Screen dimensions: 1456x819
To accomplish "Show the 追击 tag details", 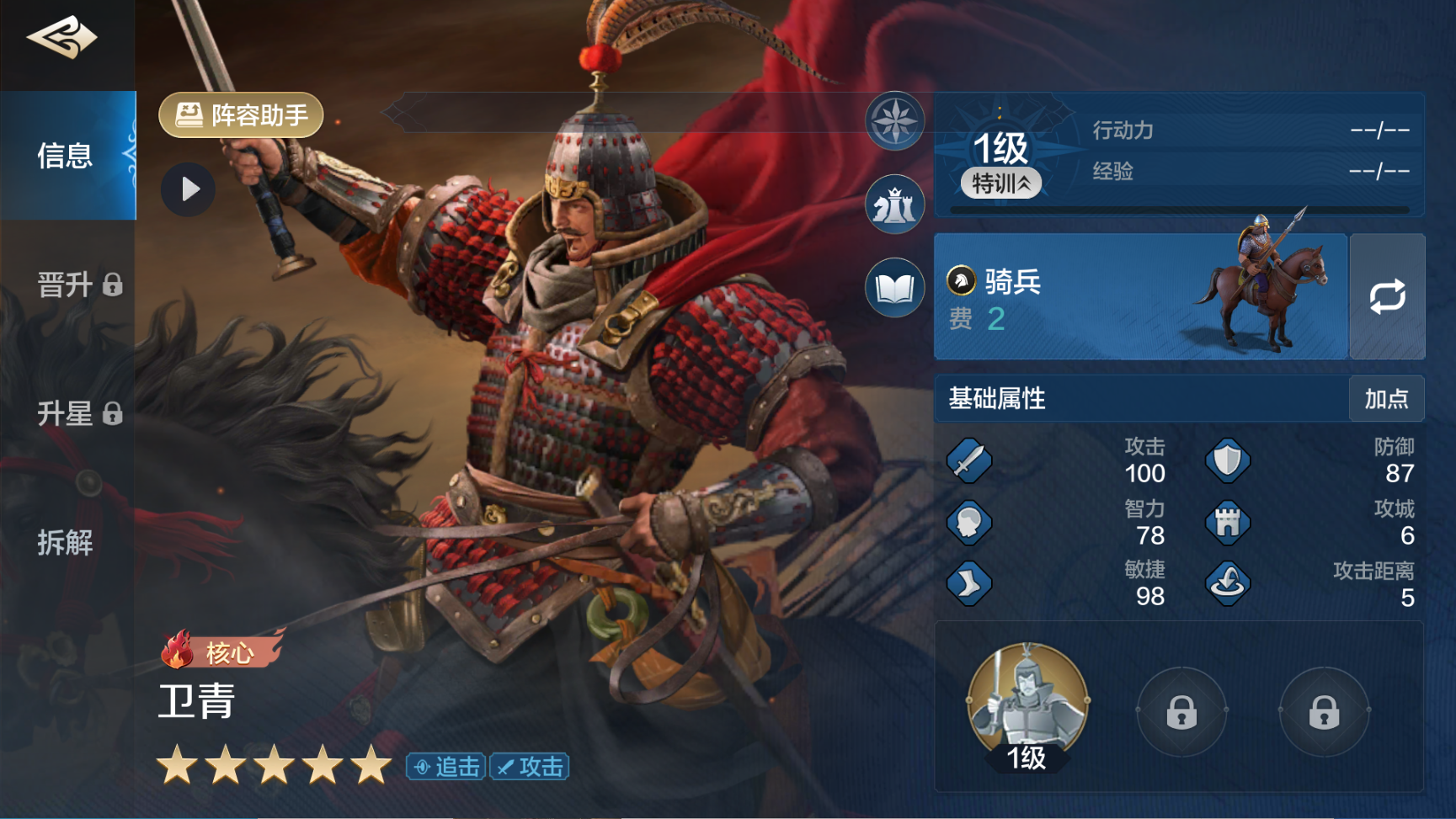I will click(x=446, y=767).
